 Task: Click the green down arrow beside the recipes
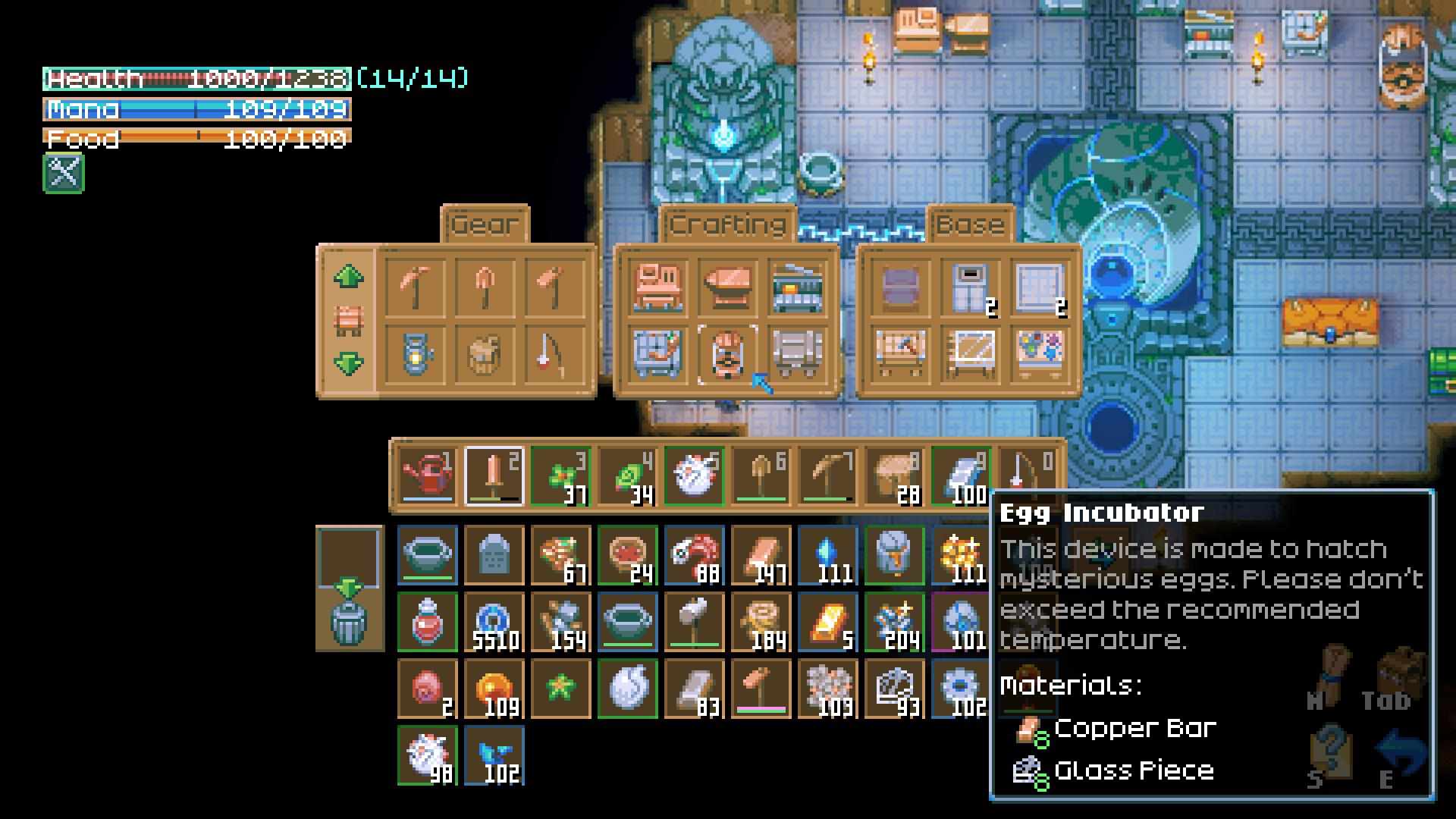coord(348,364)
